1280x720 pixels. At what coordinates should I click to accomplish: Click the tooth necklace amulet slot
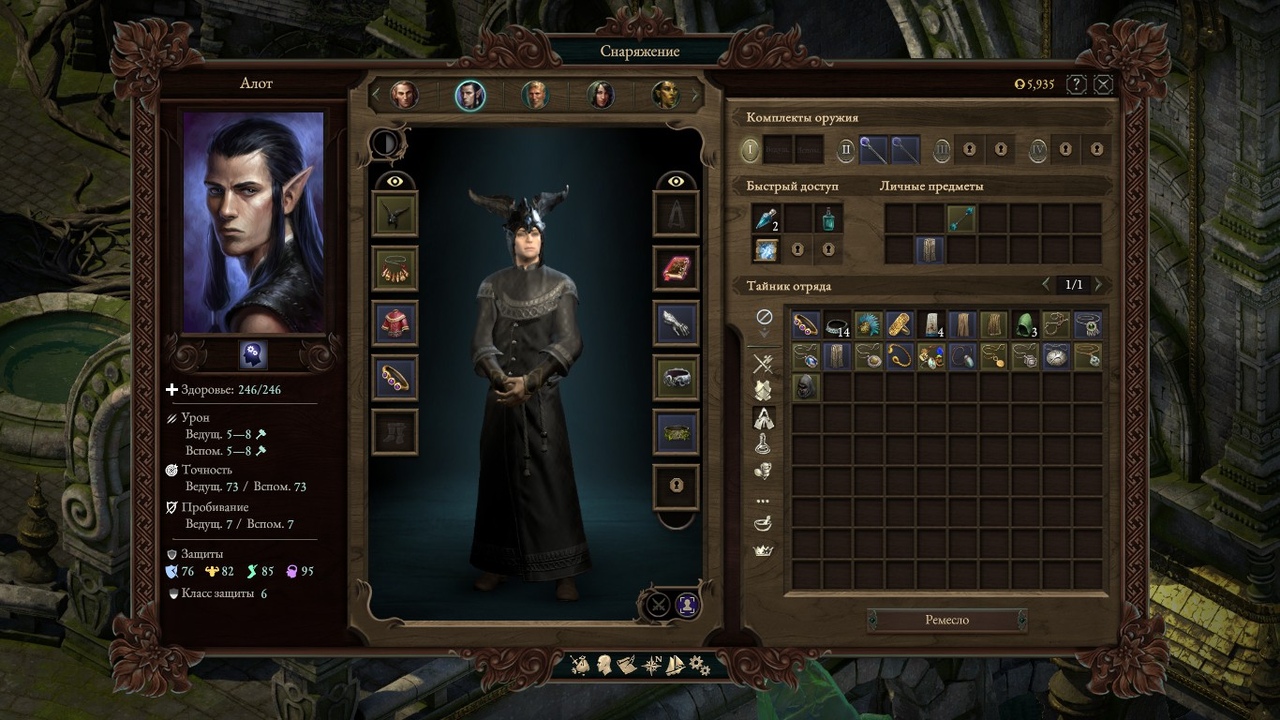[395, 268]
